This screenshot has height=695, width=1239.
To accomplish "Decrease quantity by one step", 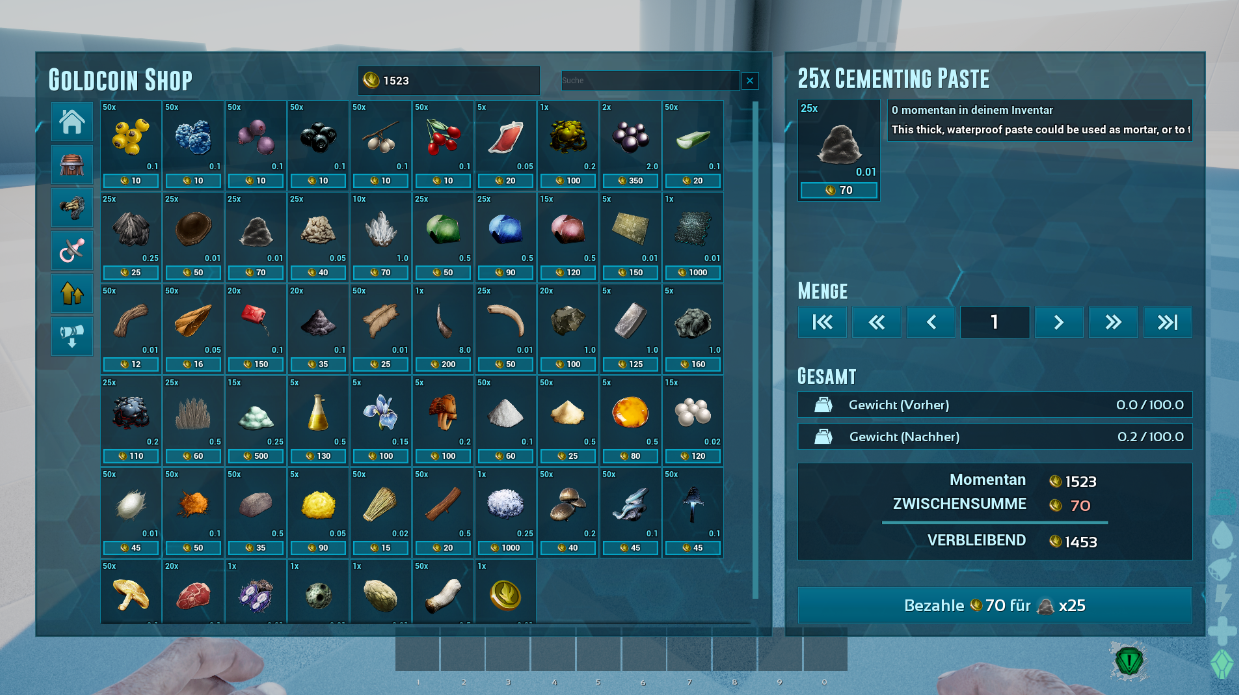I will click(x=931, y=322).
